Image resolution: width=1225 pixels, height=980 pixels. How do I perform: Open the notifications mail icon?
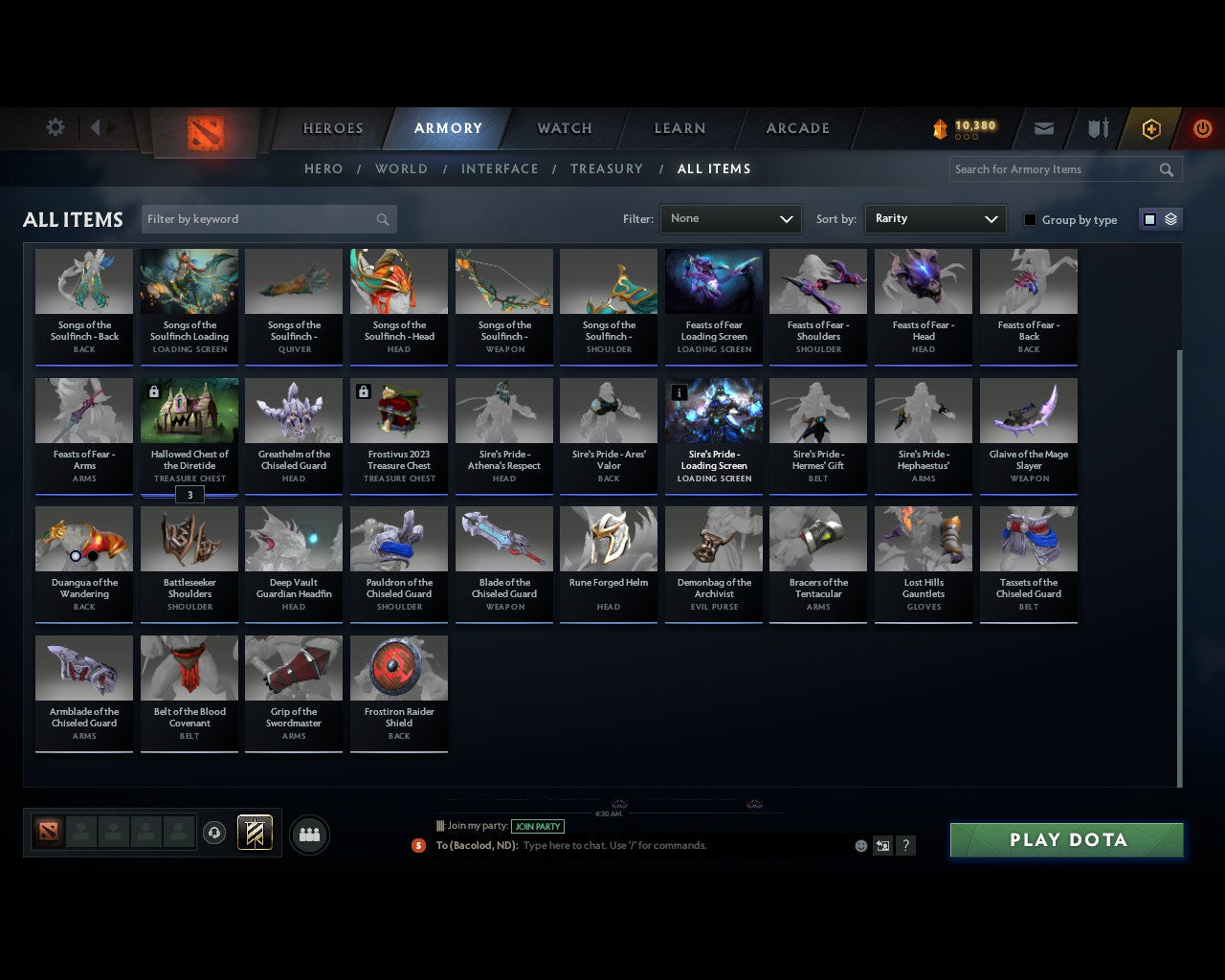(x=1043, y=127)
